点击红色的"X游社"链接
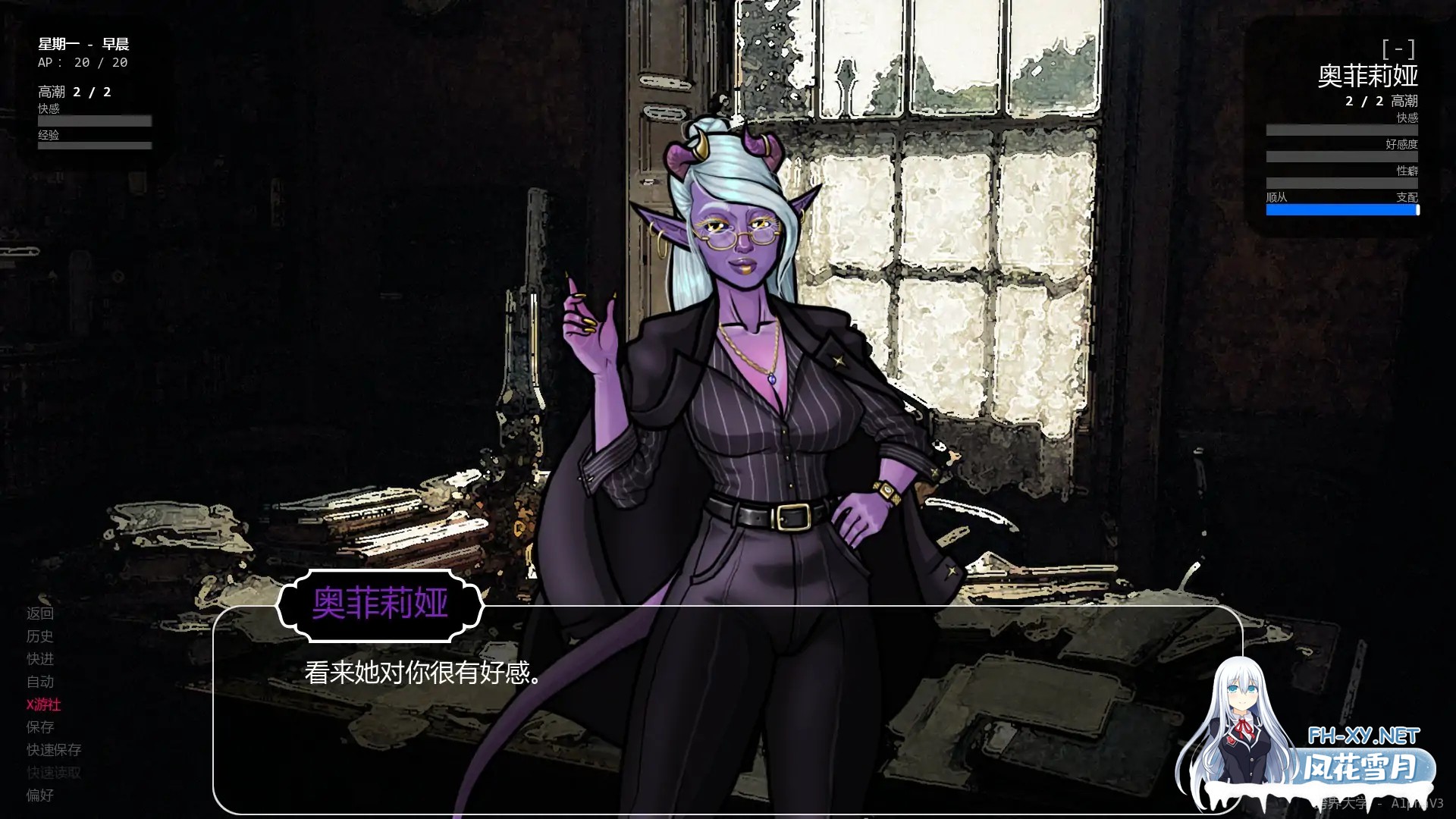This screenshot has height=819, width=1456. [44, 704]
